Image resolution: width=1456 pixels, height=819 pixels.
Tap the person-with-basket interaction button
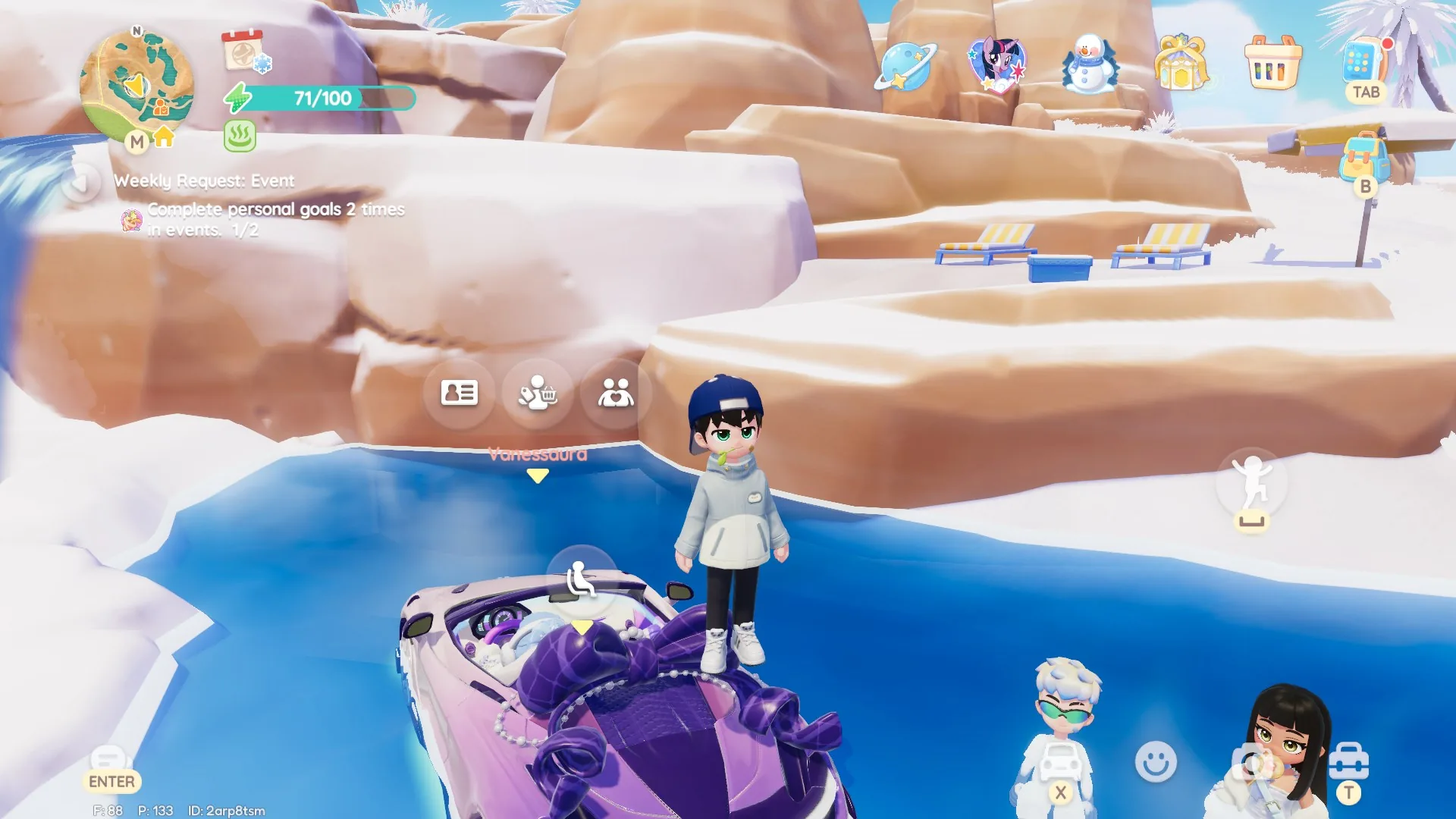click(538, 393)
